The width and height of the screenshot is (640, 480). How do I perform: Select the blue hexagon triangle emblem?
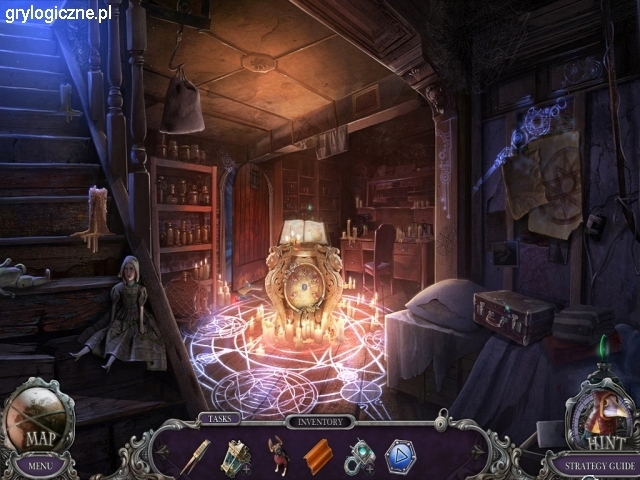pyautogui.click(x=400, y=456)
